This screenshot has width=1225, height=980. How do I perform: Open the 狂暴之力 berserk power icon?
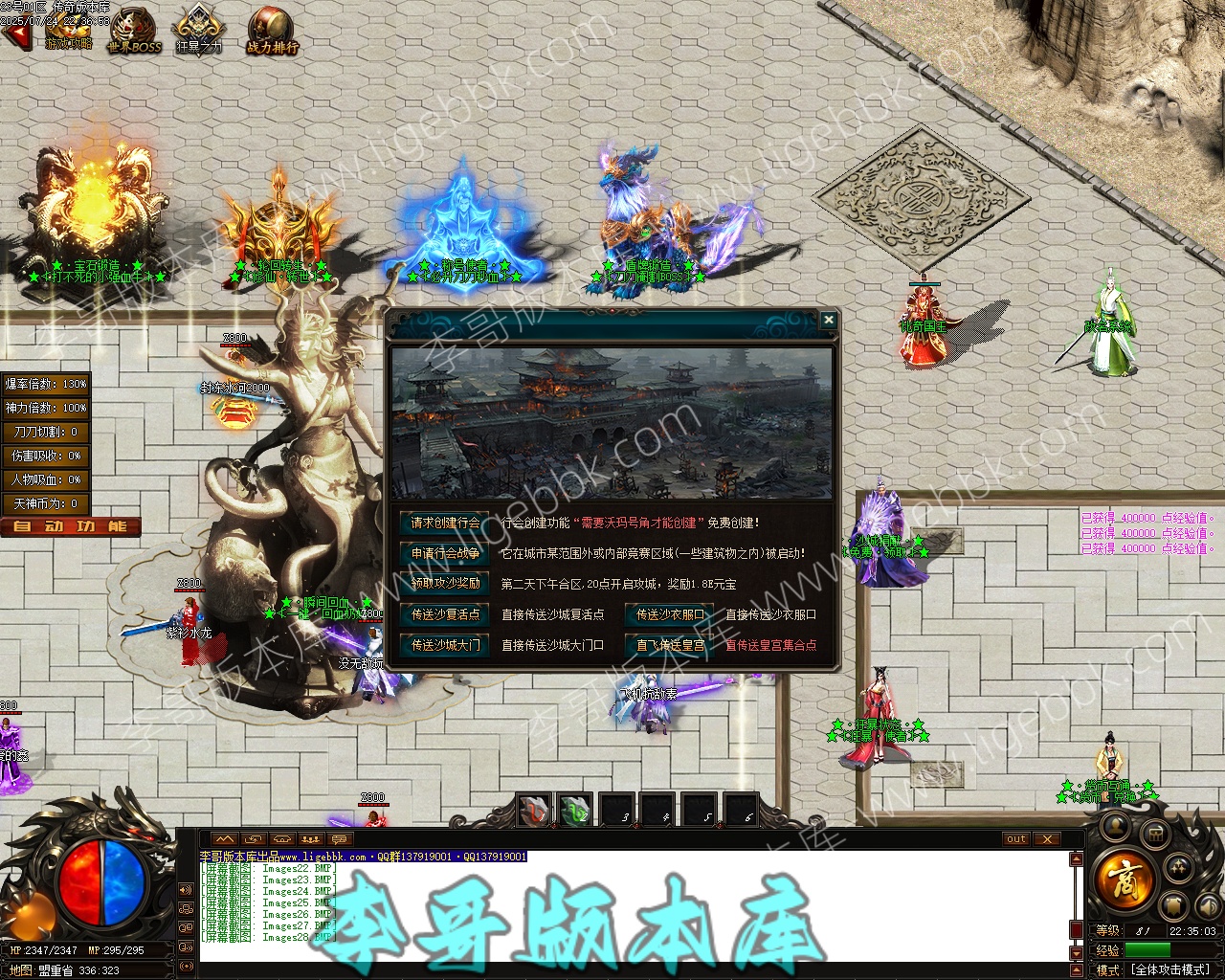pyautogui.click(x=198, y=31)
